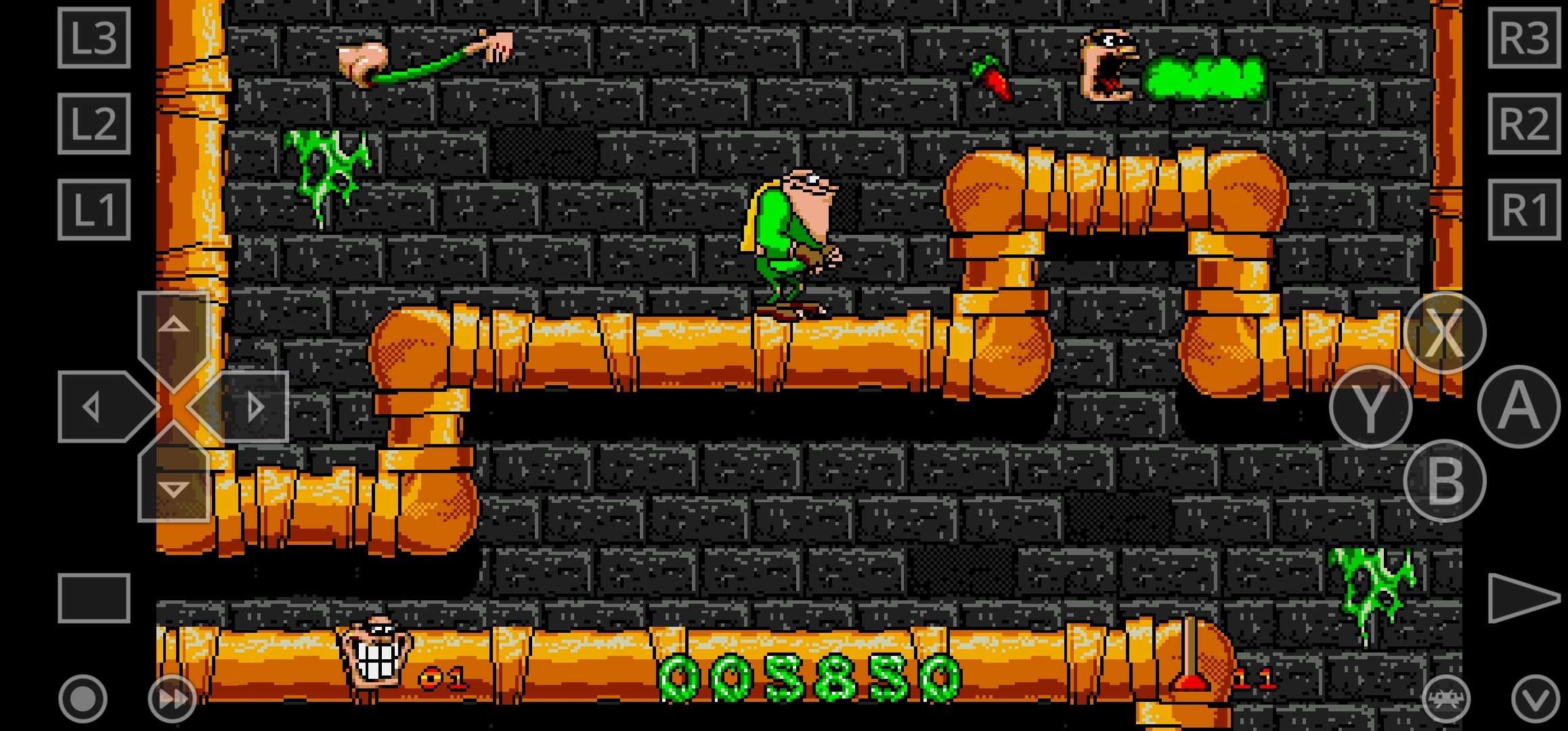Toggle fast-forward with the double-arrow icon
Image resolution: width=1568 pixels, height=731 pixels.
tap(172, 699)
